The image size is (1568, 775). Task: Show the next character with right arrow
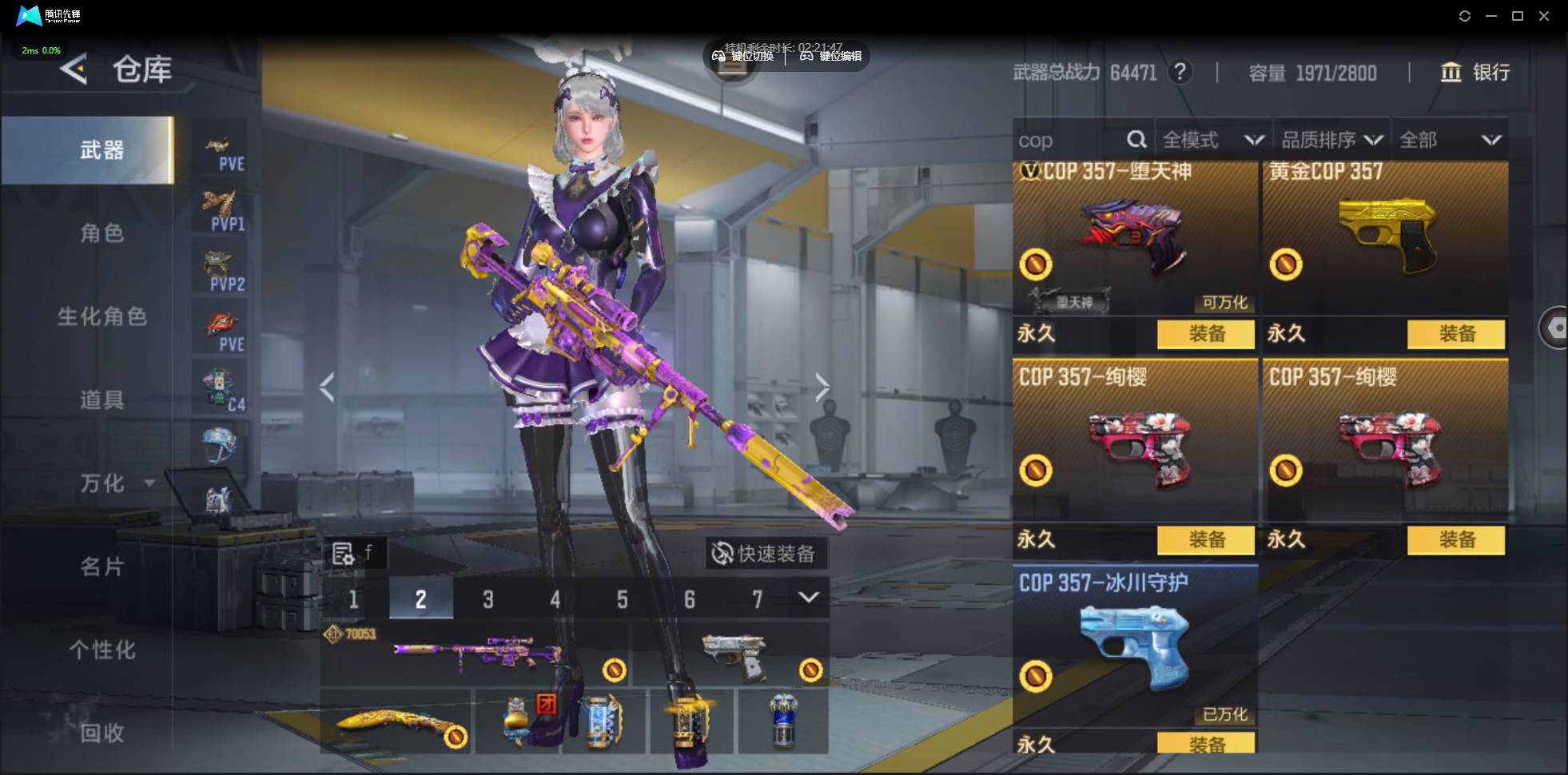(x=822, y=387)
